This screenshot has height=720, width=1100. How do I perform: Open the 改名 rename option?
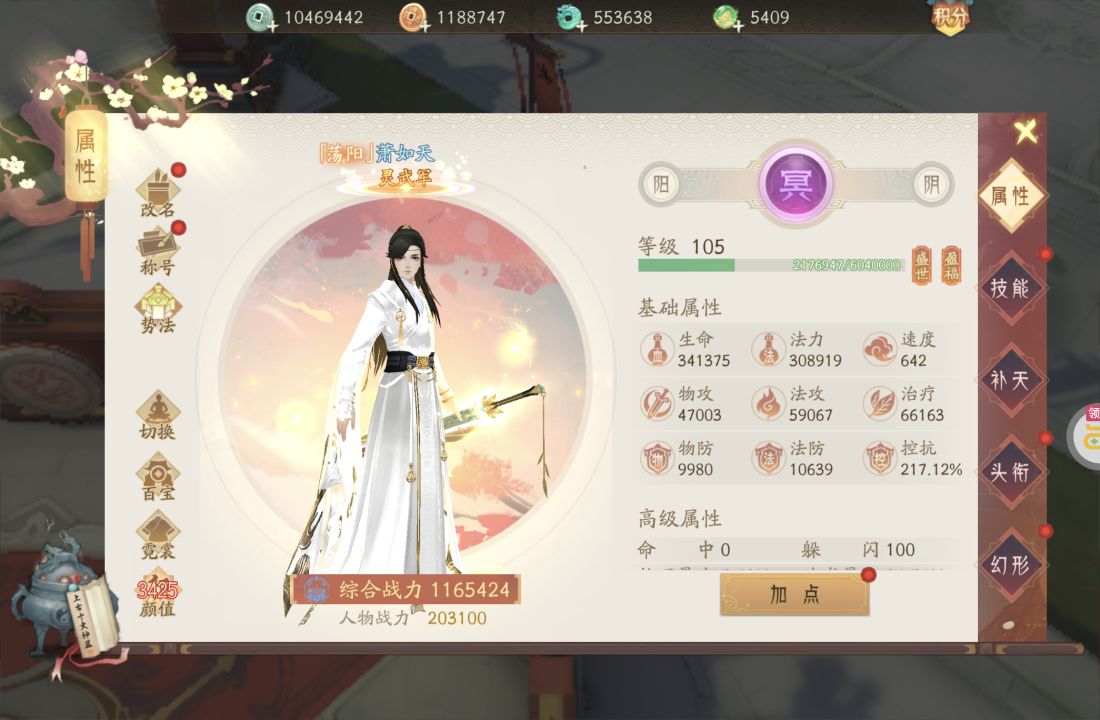pos(158,193)
